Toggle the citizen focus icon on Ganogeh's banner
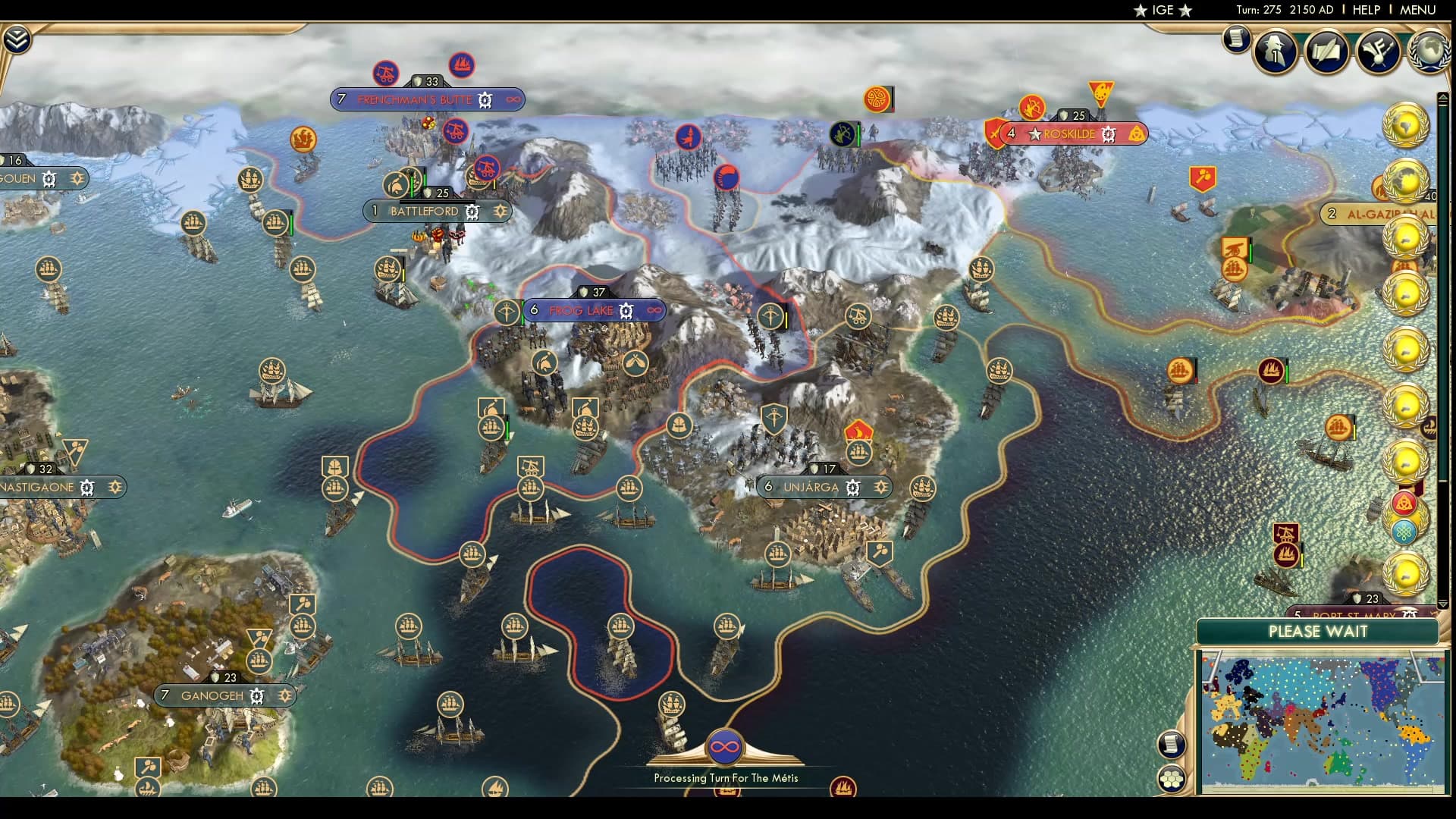Viewport: 1456px width, 819px height. click(284, 695)
